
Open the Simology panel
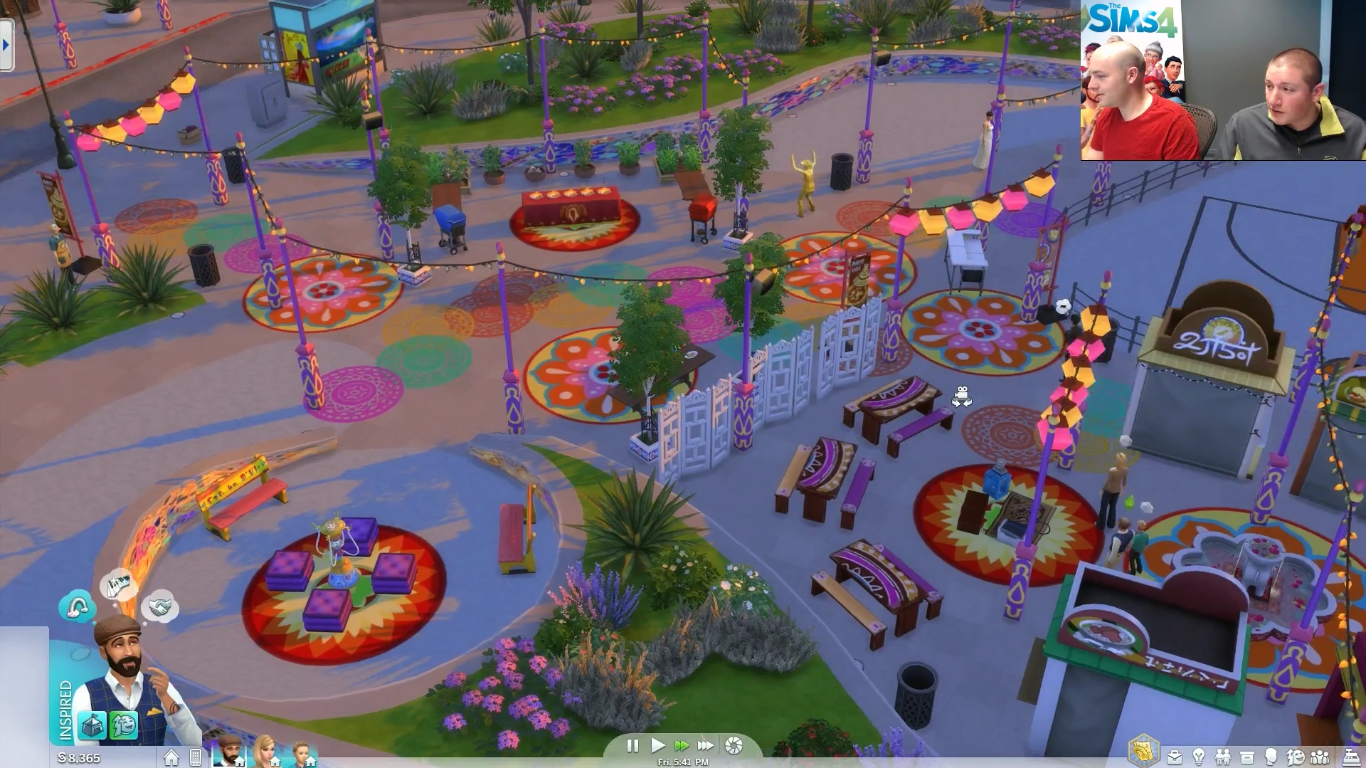1271,757
